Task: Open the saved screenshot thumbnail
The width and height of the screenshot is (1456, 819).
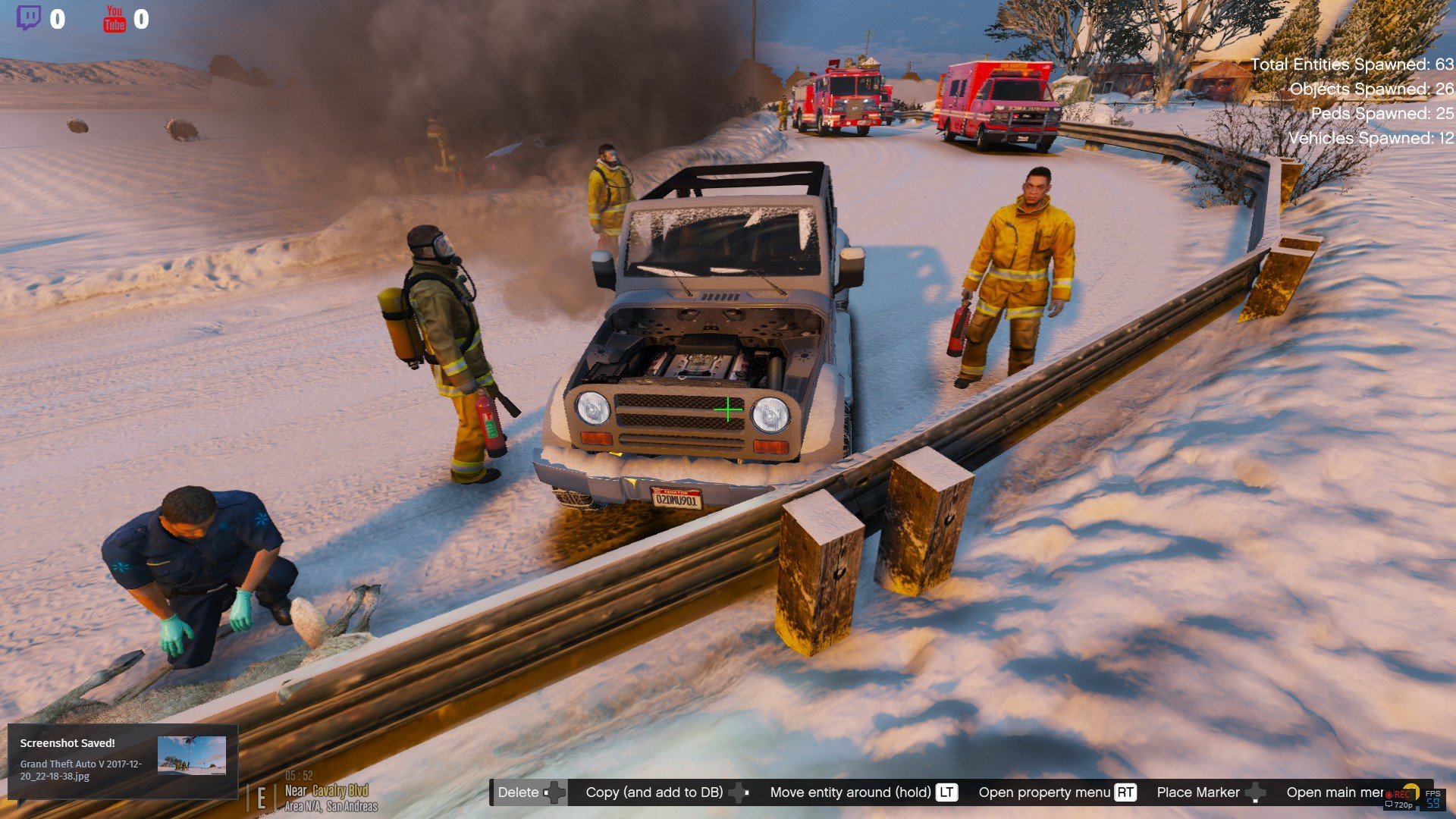Action: pos(191,755)
